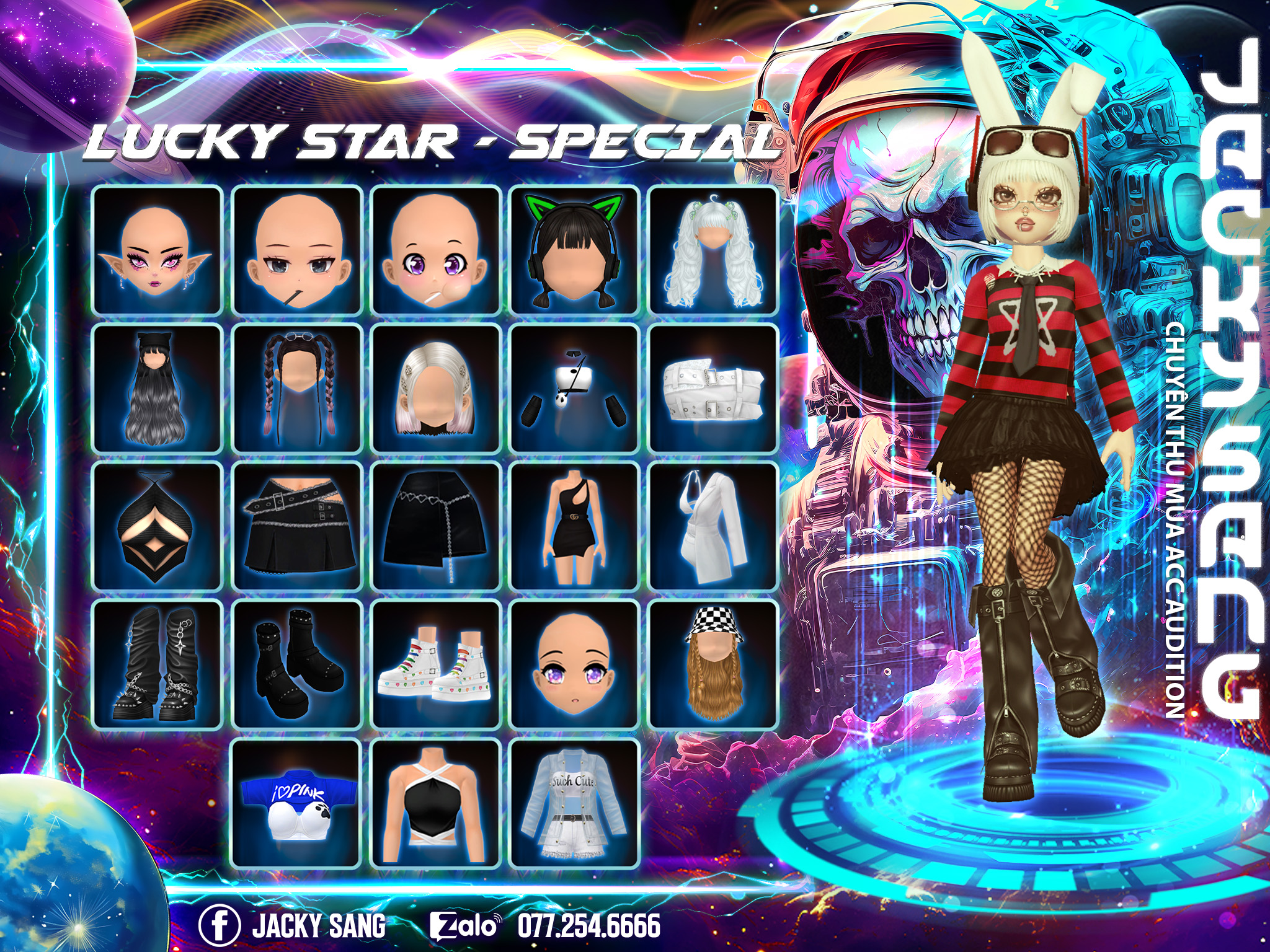Choose the white belted tube top
Viewport: 1270px width, 952px height.
pos(713,388)
